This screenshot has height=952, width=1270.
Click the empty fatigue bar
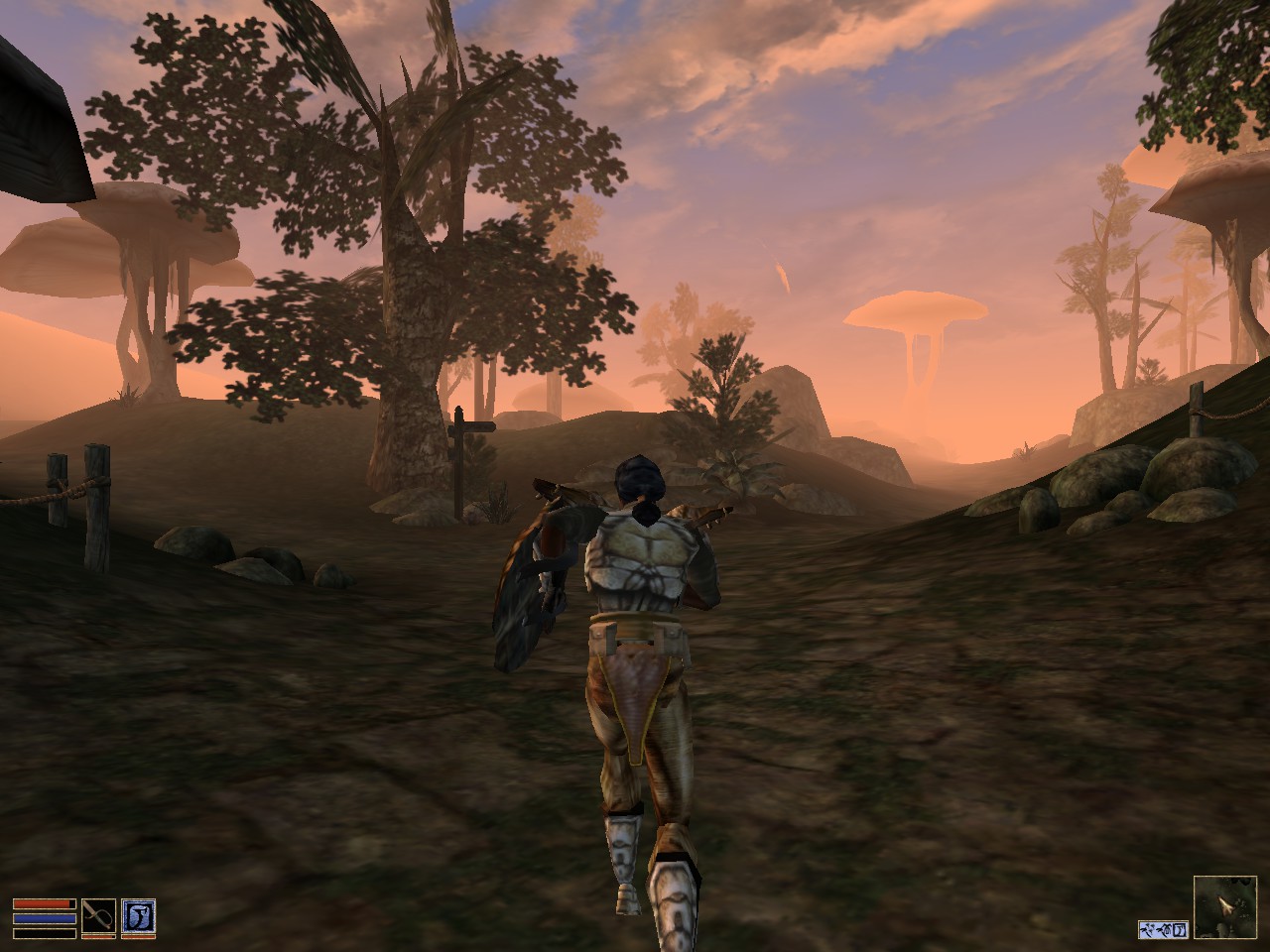point(45,933)
